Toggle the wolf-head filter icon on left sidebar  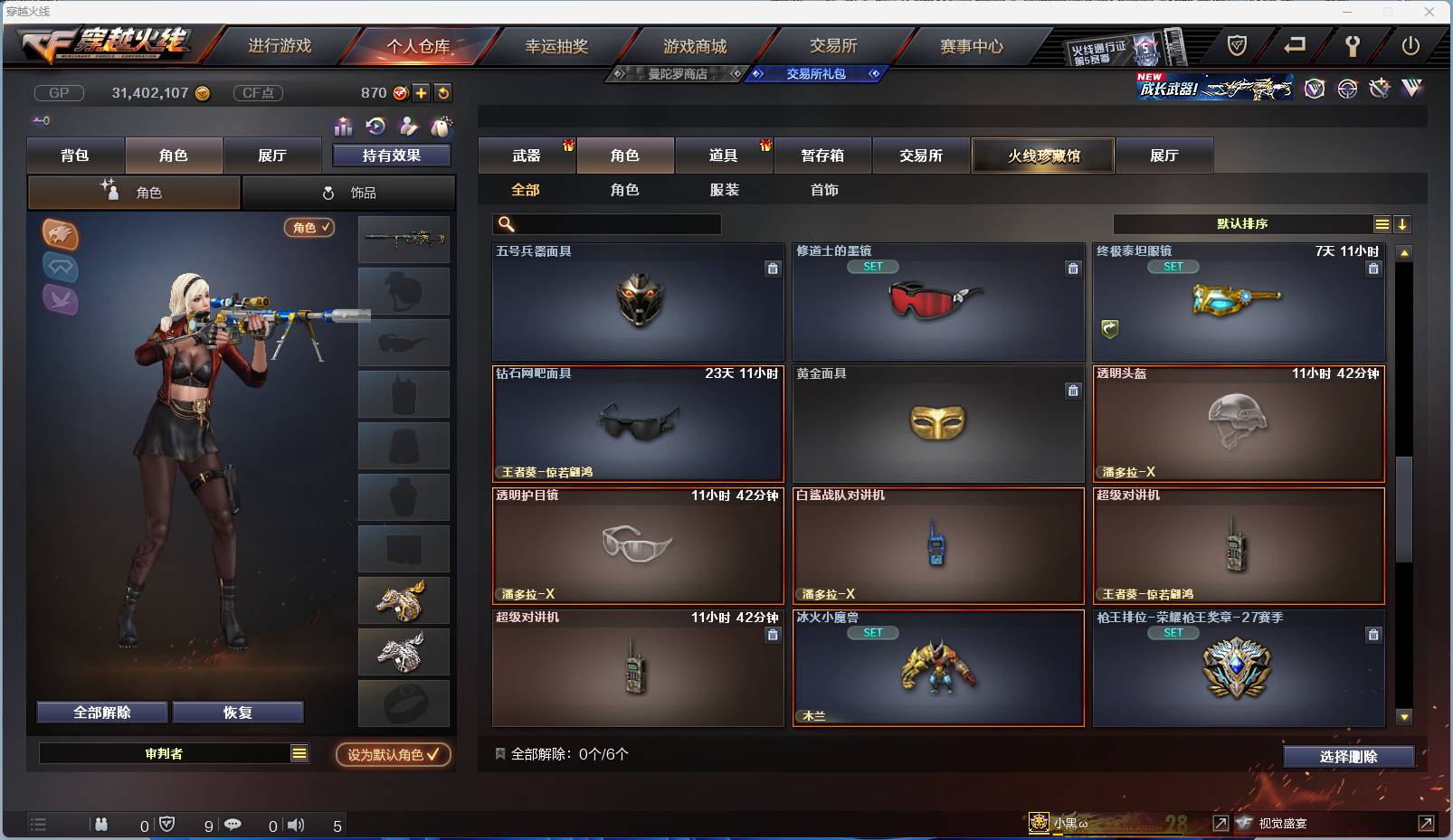point(60,232)
